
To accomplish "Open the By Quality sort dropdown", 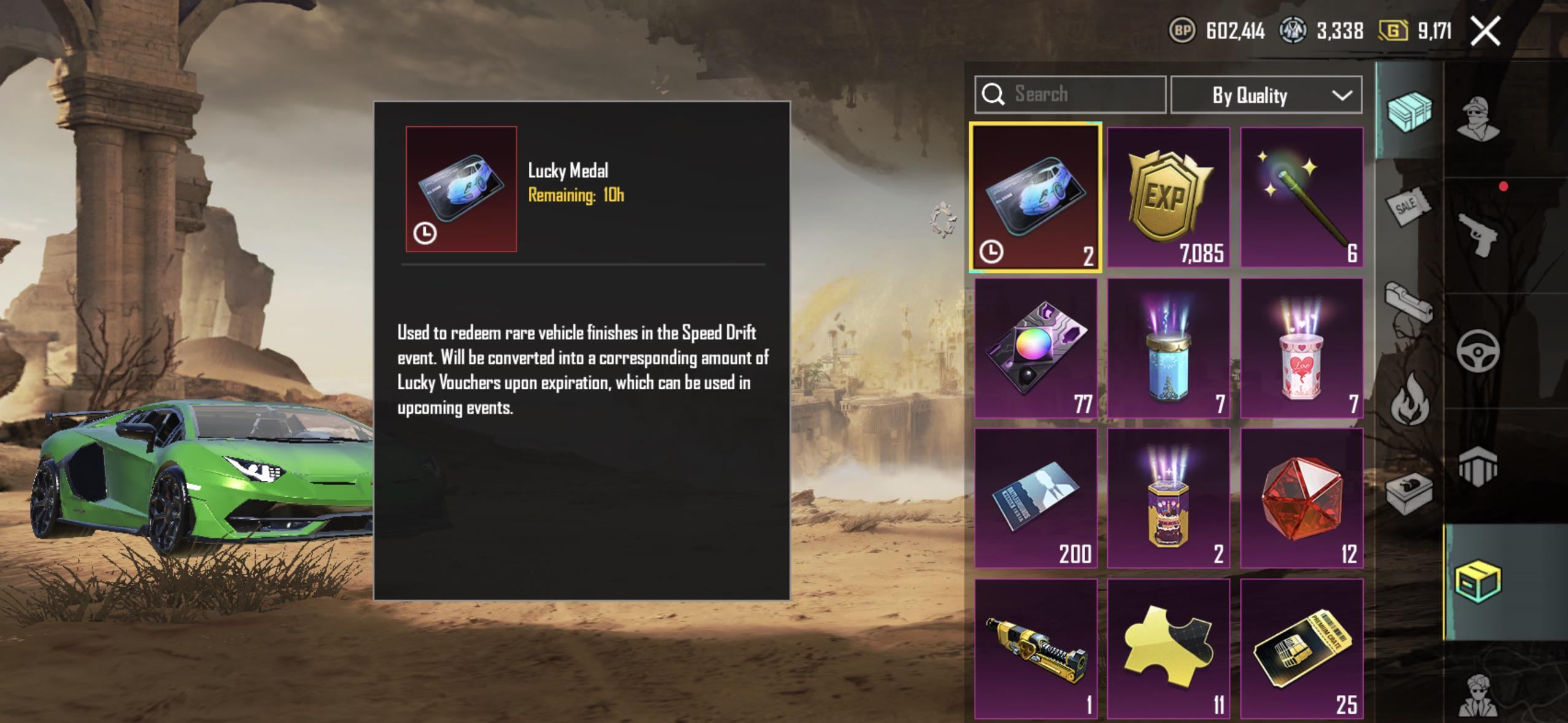I will pyautogui.click(x=1266, y=95).
